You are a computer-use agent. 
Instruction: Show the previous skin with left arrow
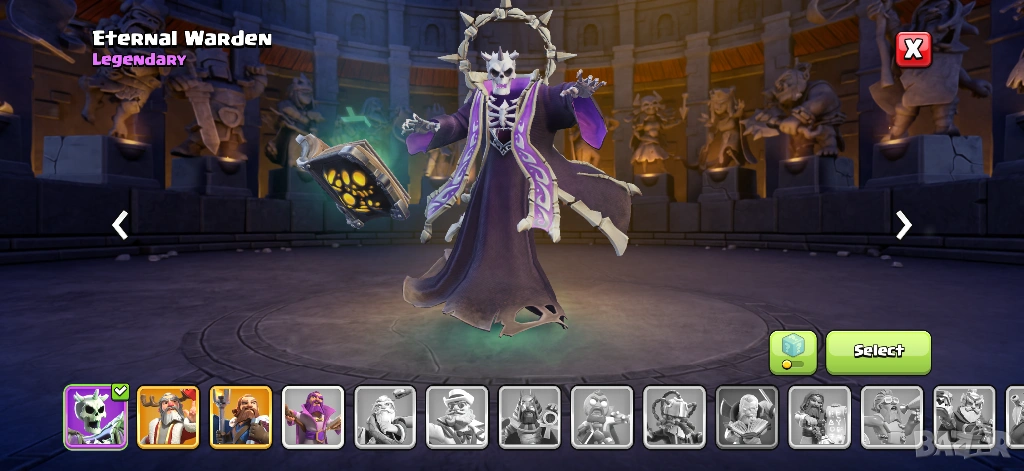click(120, 225)
